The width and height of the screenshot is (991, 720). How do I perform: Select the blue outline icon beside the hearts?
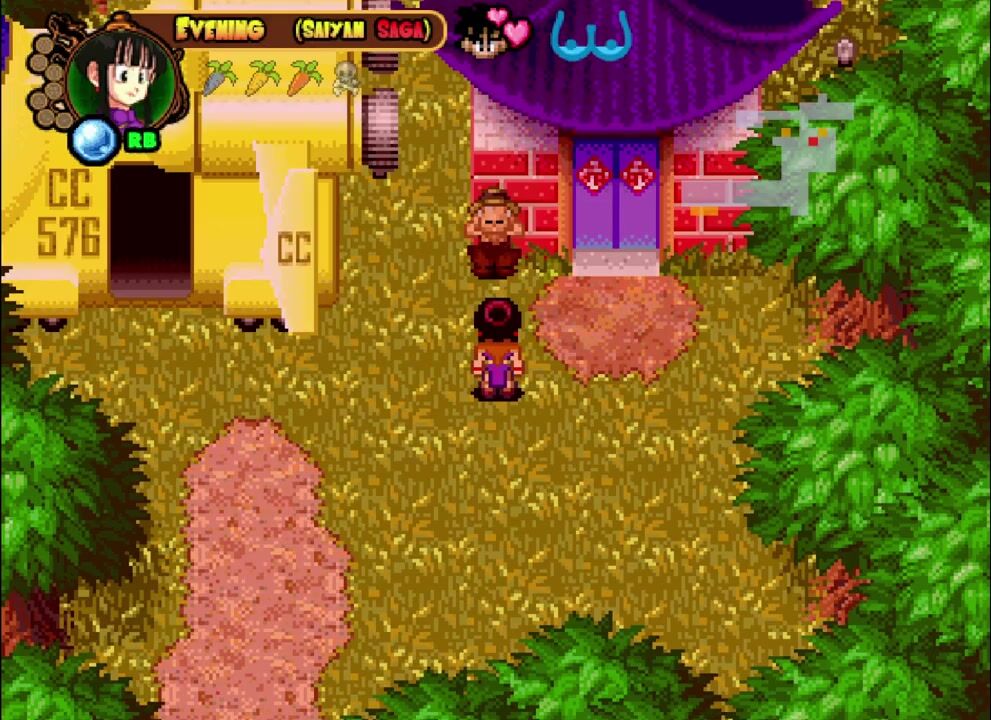pos(591,37)
